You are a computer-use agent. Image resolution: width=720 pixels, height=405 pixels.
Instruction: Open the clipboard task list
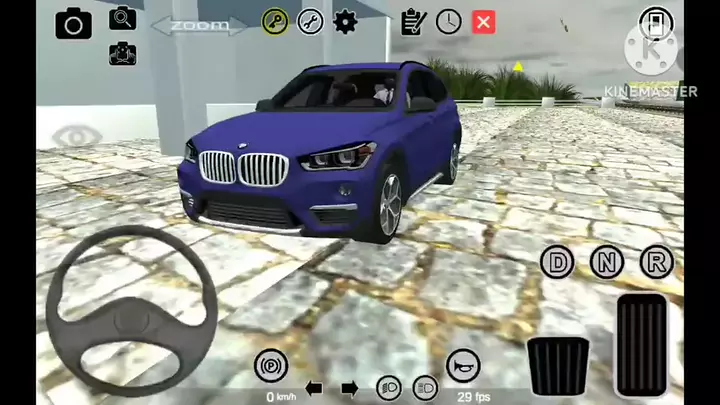(411, 21)
